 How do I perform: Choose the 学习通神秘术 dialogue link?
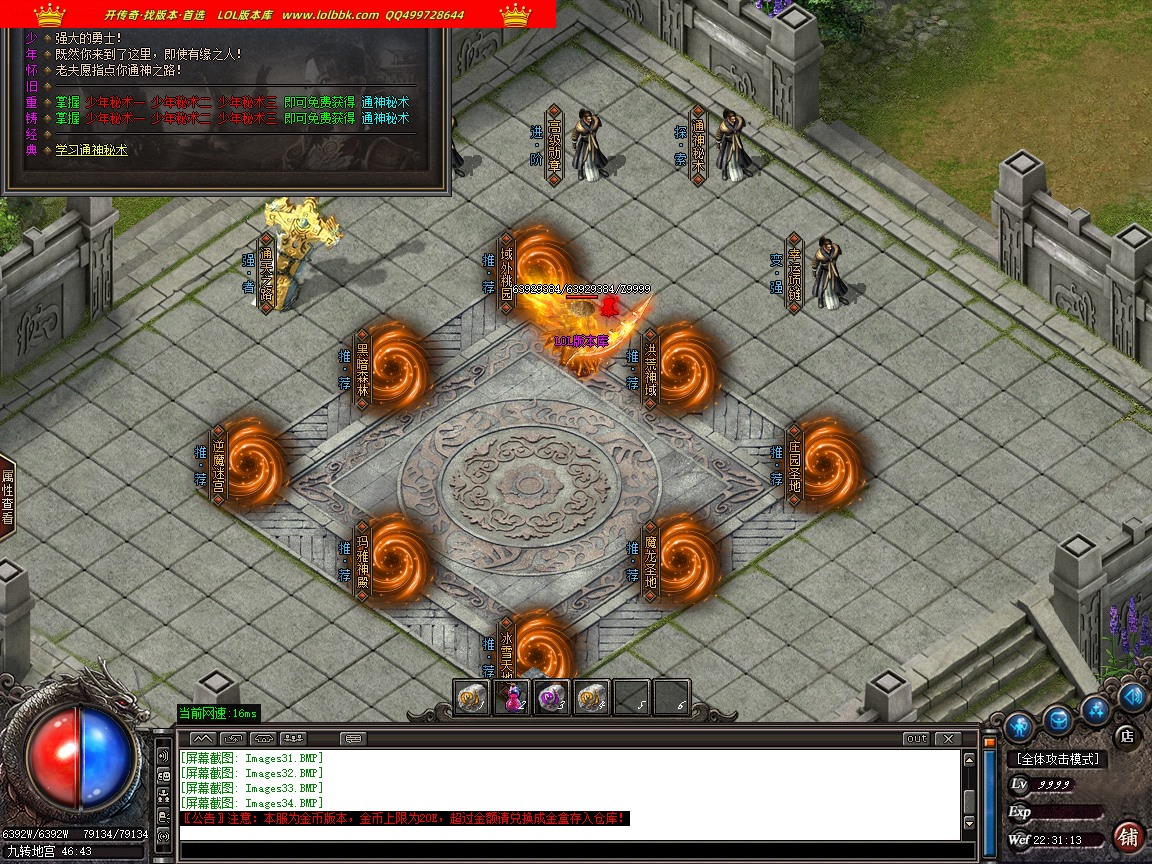(91, 150)
